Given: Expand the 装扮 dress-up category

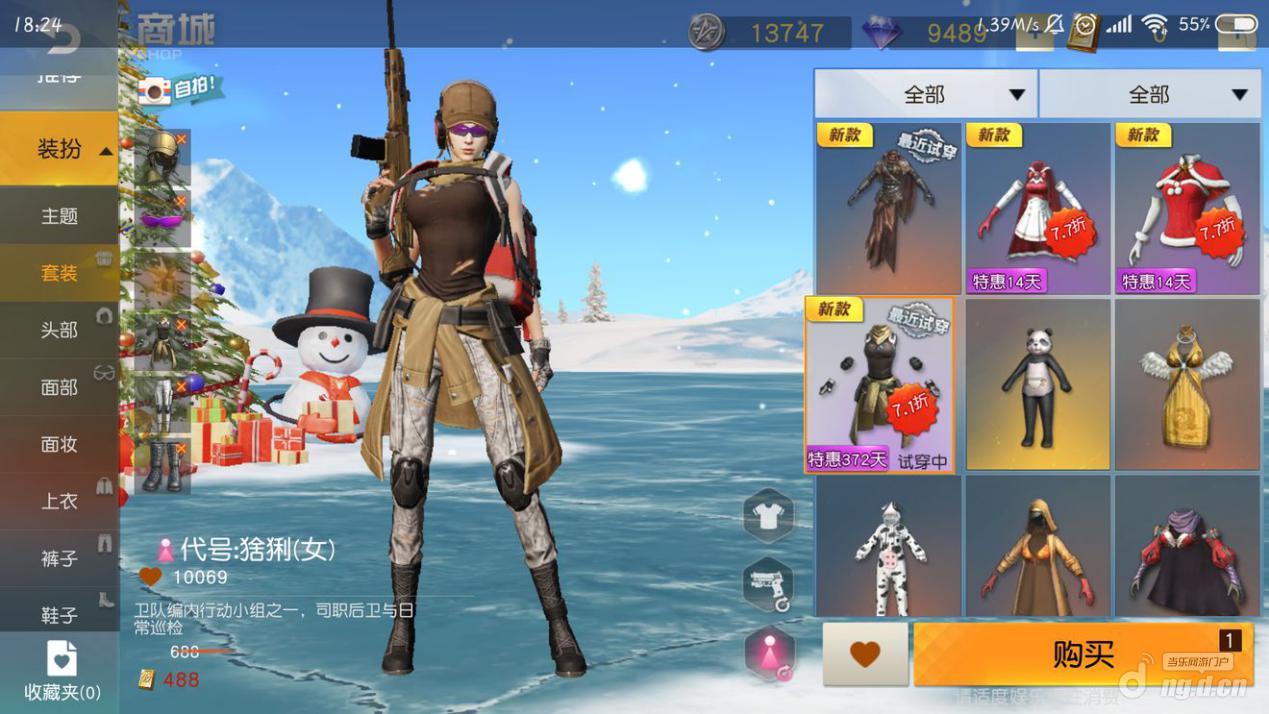Looking at the screenshot, I should click(x=60, y=149).
